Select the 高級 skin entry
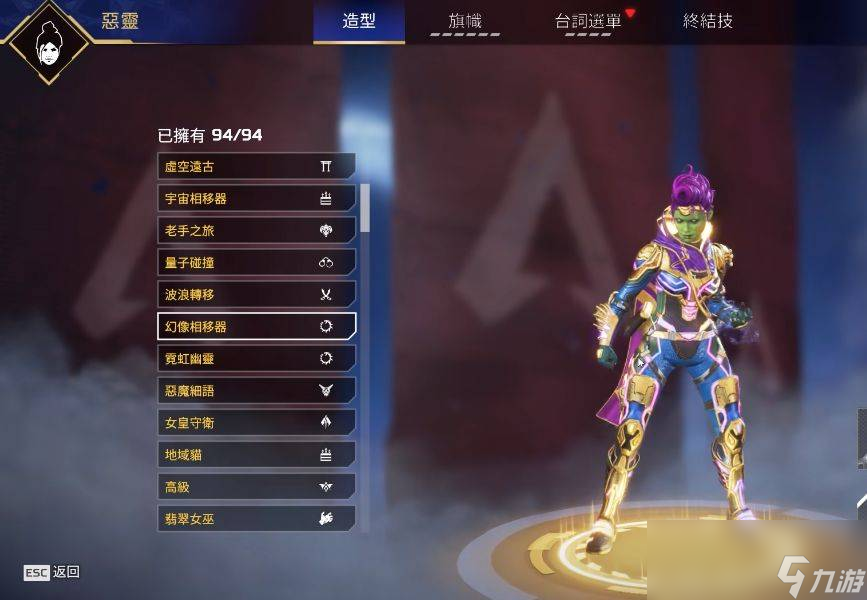867x600 pixels. 256,486
